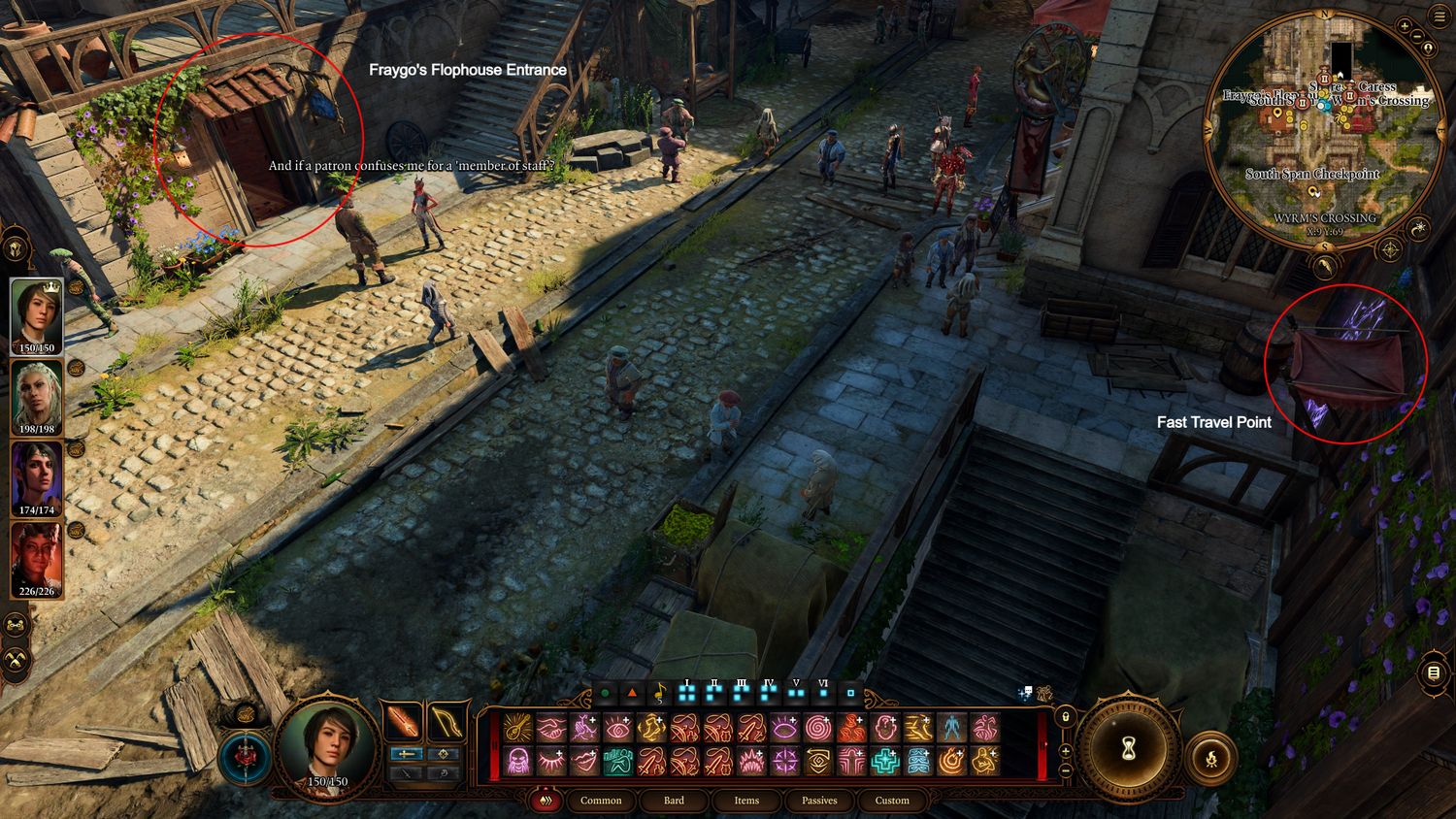The width and height of the screenshot is (1456, 819).
Task: Switch to the Custom hotbar tab
Action: coord(892,801)
